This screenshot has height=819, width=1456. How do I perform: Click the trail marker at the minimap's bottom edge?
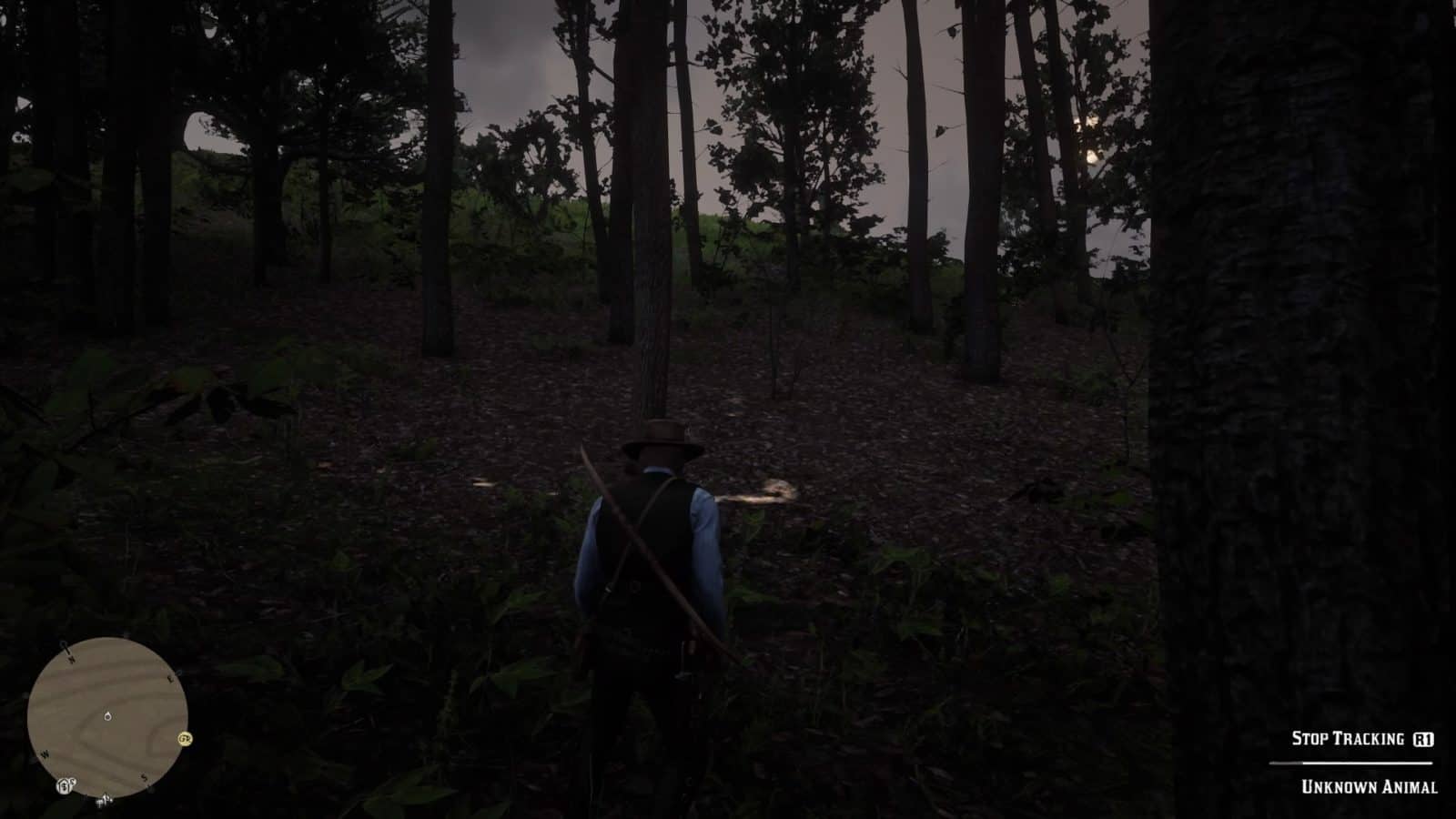click(105, 800)
